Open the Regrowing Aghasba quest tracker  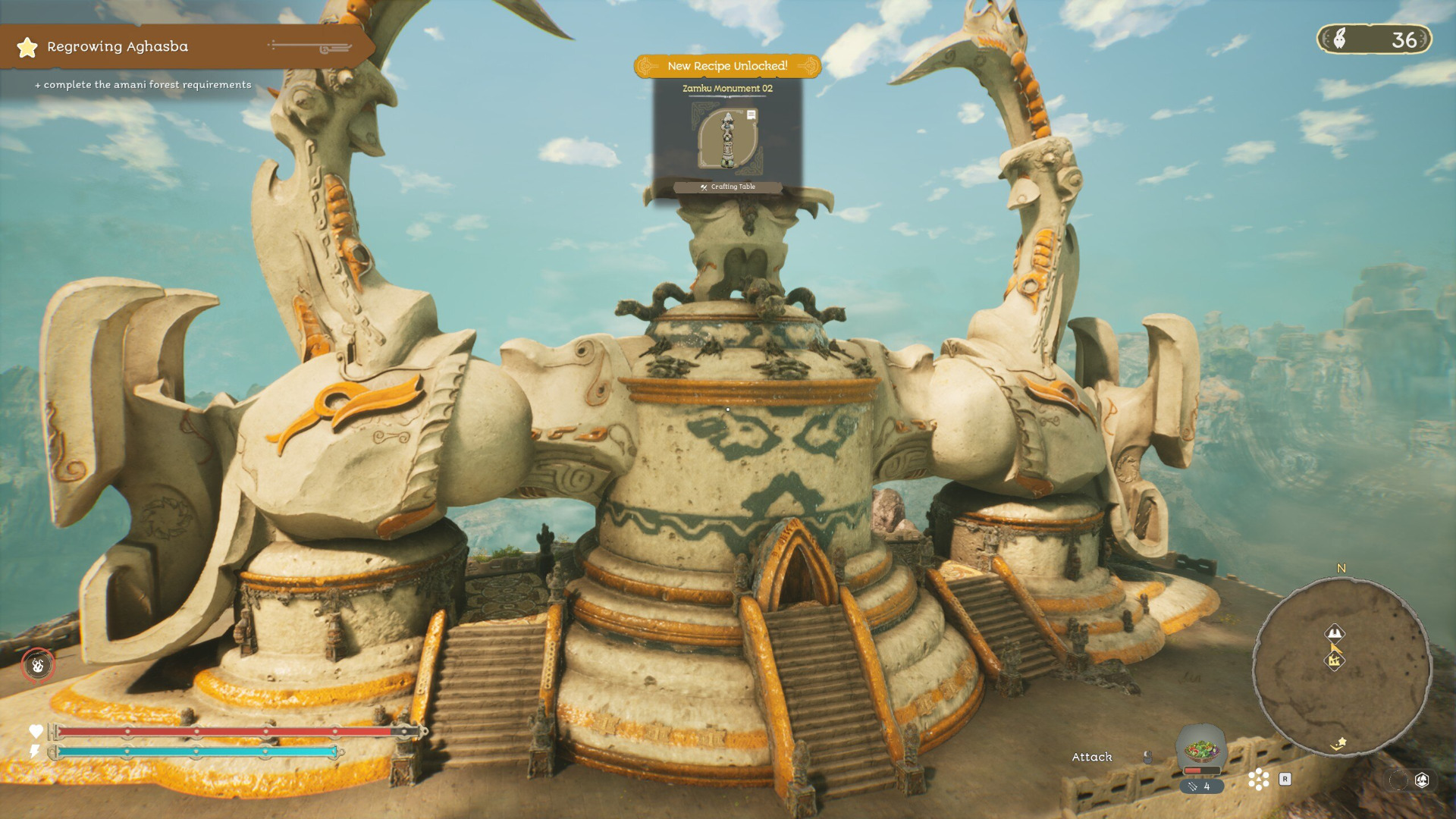click(x=117, y=47)
